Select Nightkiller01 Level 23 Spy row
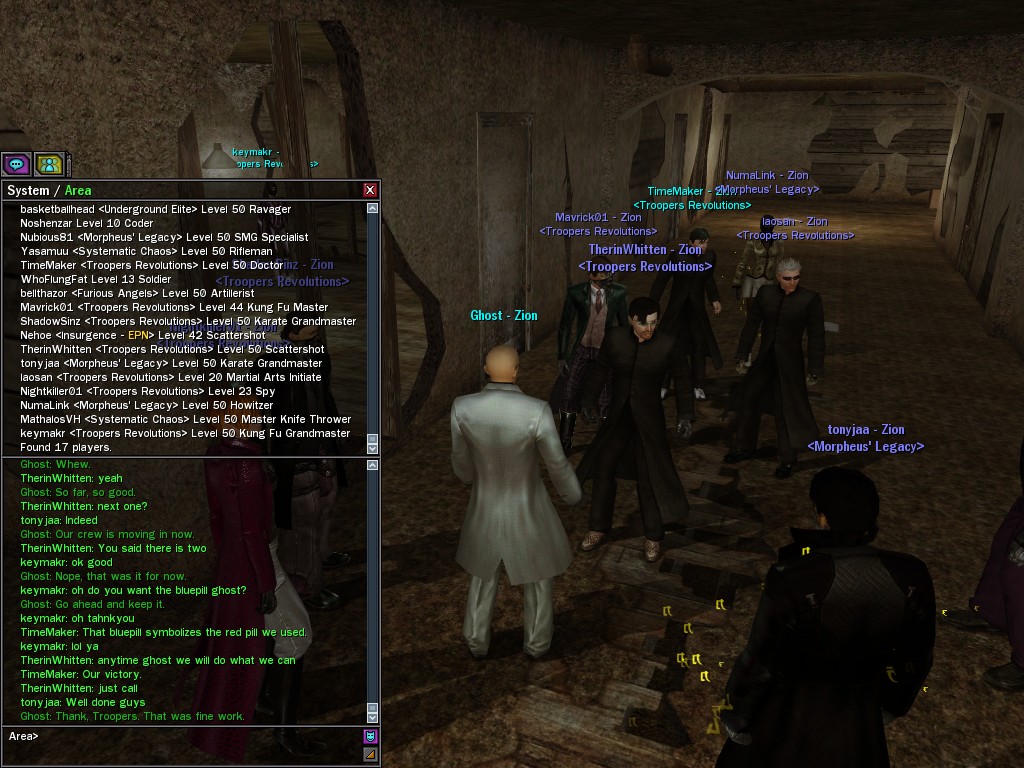1024x768 pixels. coord(148,391)
